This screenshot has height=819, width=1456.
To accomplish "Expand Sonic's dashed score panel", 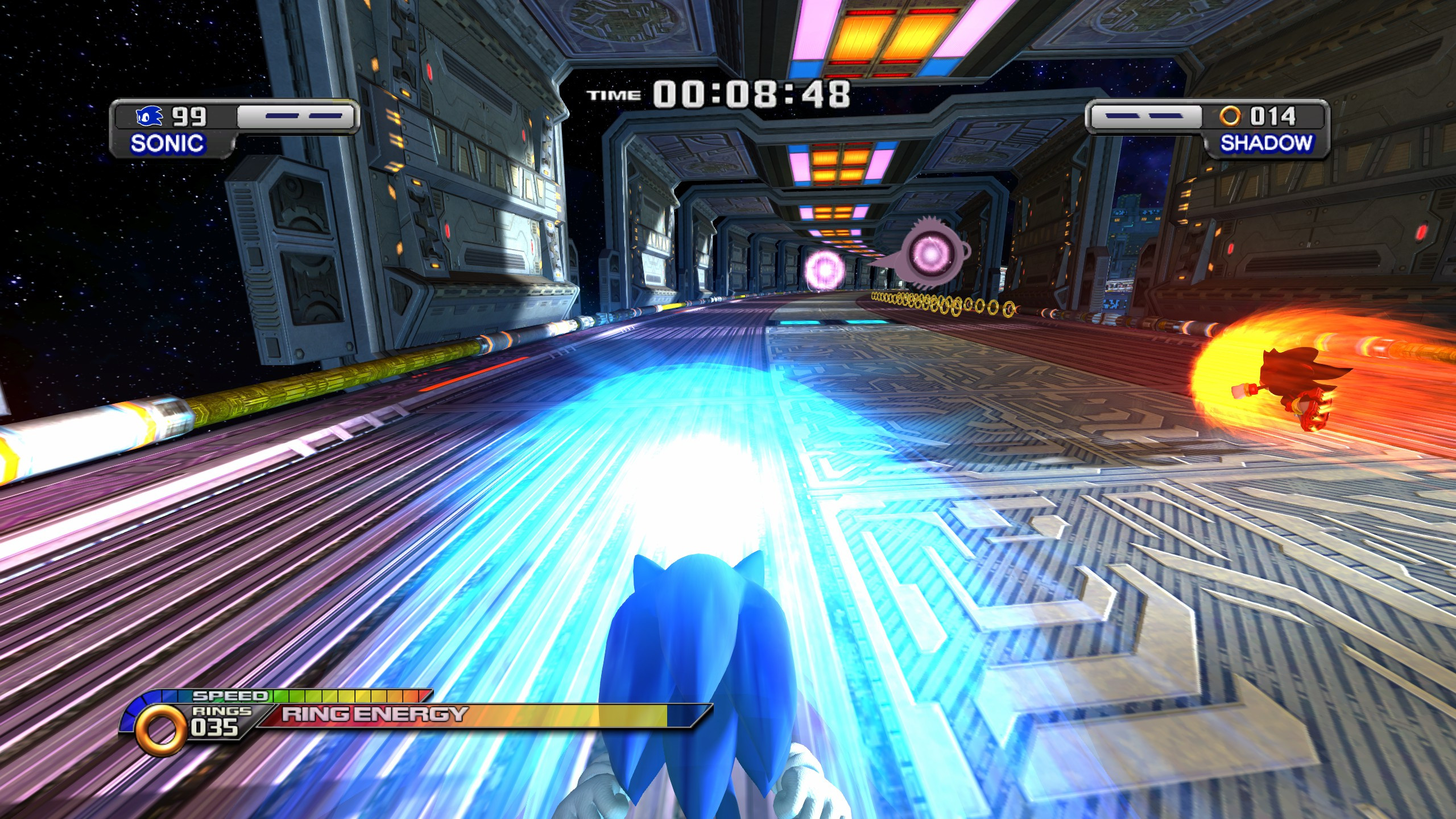I will [x=290, y=117].
